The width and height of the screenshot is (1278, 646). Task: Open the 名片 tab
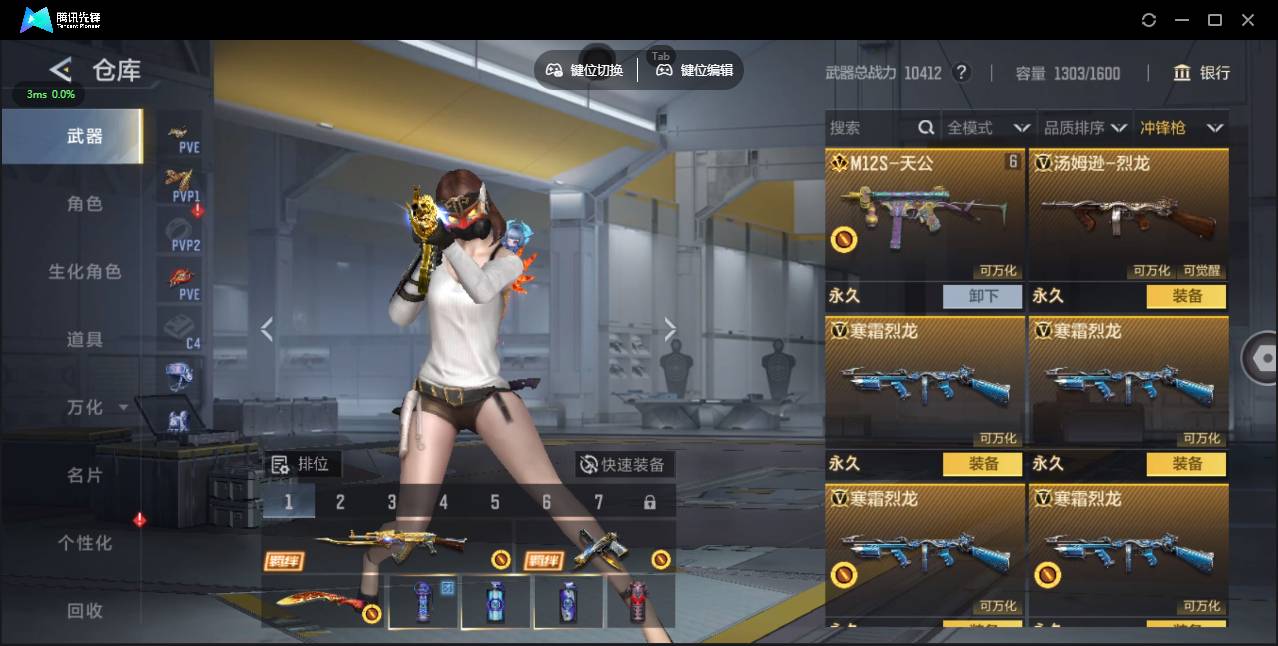[85, 475]
